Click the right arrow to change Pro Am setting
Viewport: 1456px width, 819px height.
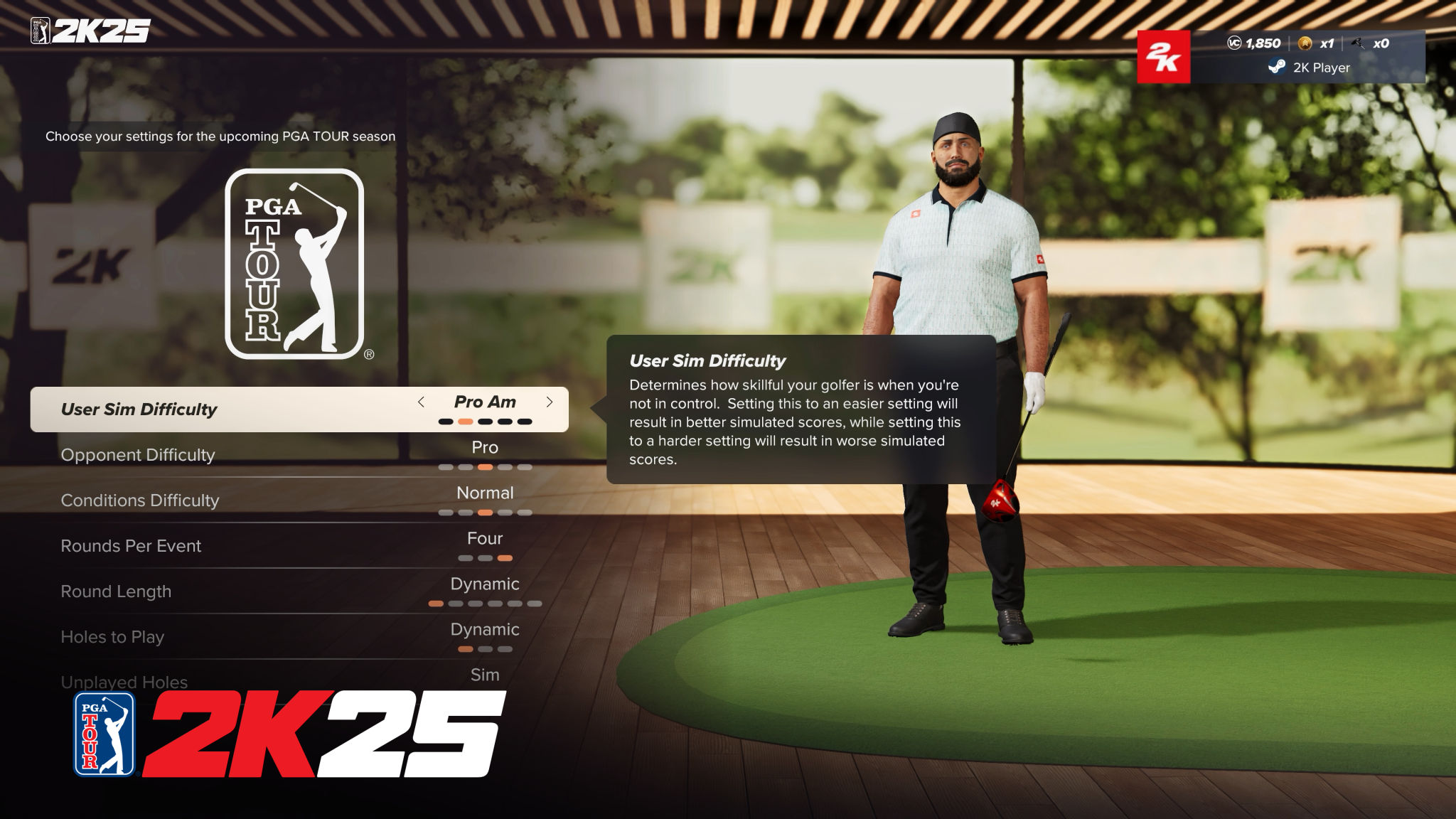pos(549,402)
